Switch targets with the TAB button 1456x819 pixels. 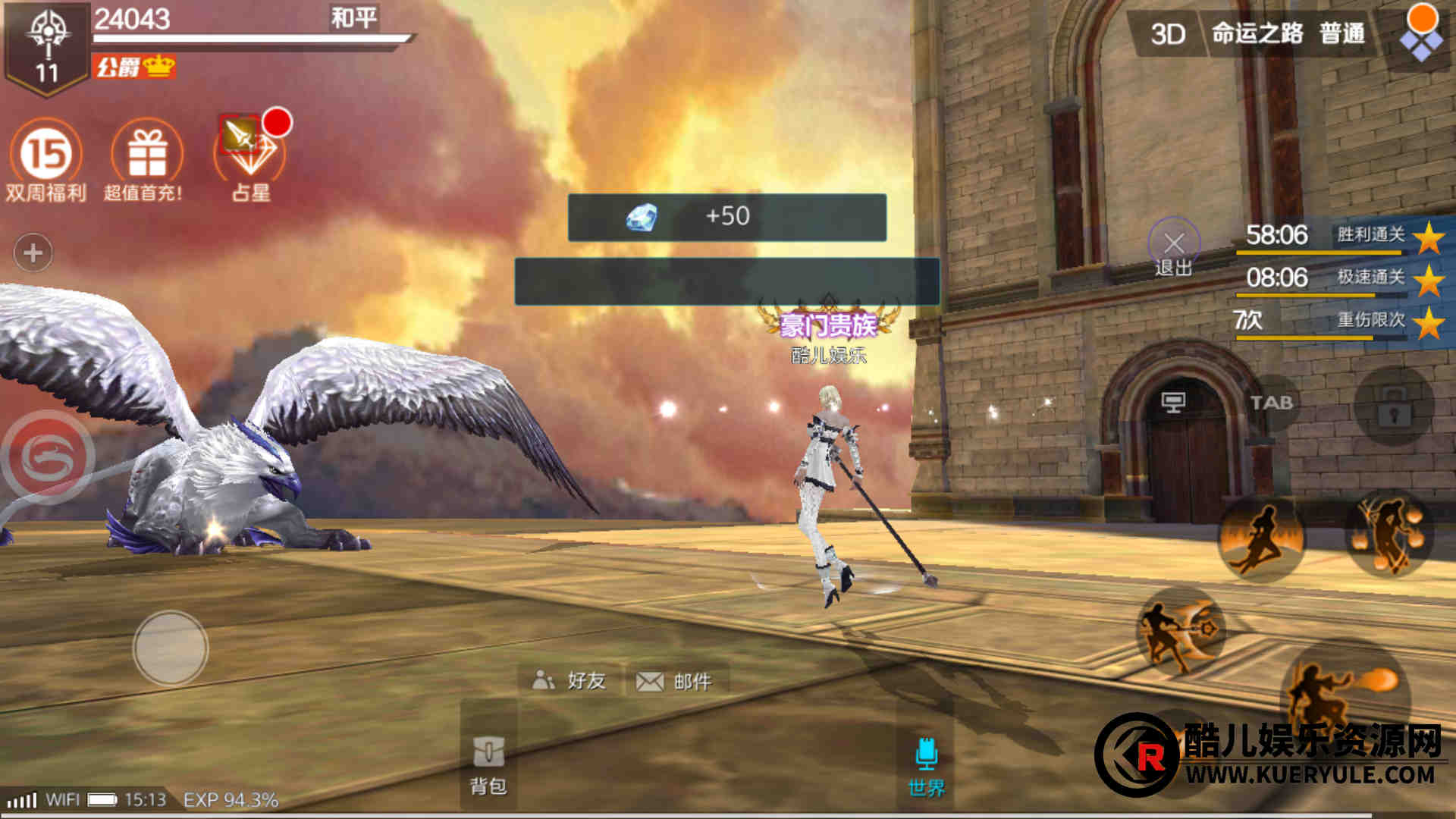coord(1271,403)
